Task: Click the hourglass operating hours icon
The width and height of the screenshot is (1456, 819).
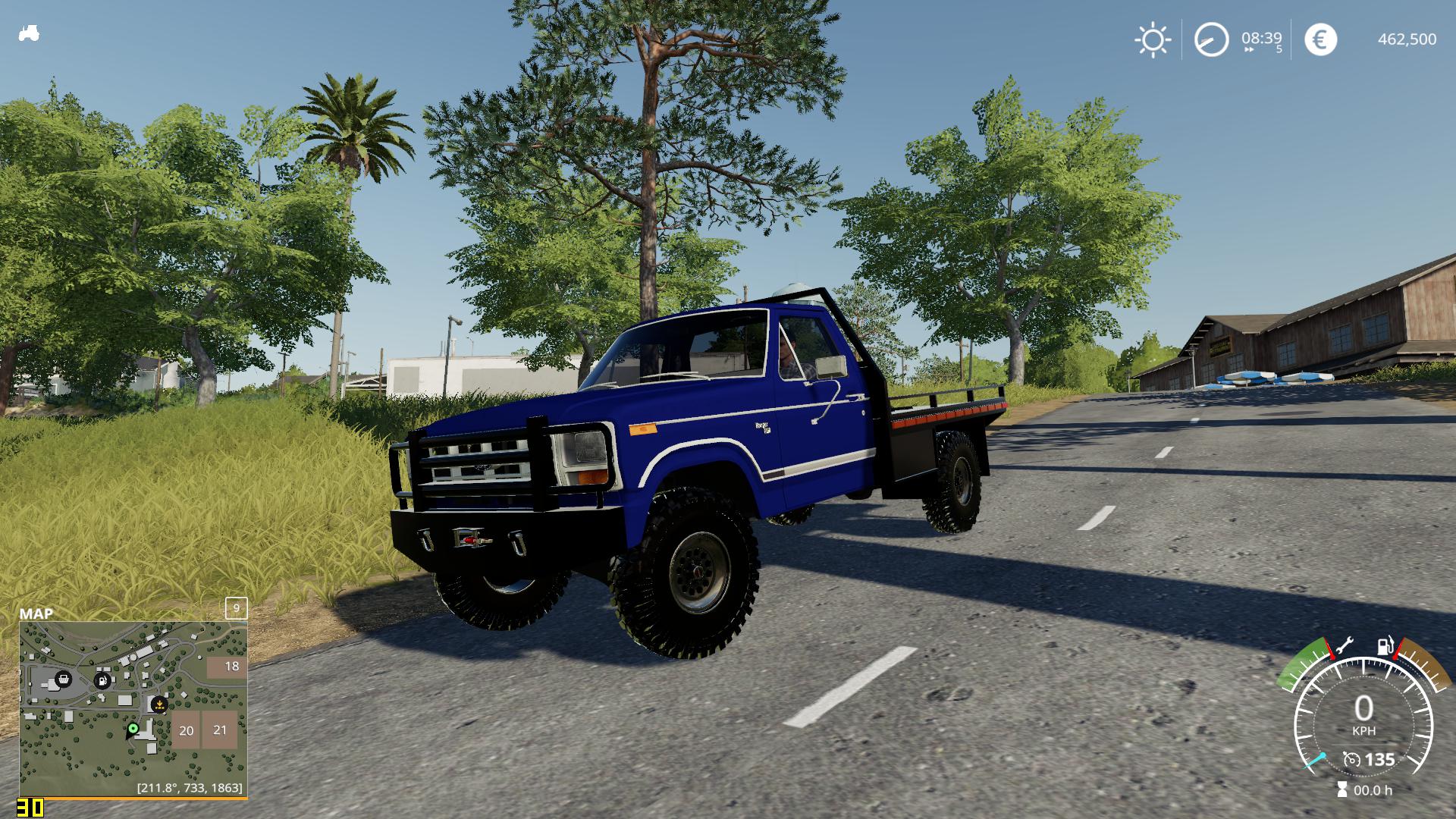Action: pyautogui.click(x=1342, y=789)
